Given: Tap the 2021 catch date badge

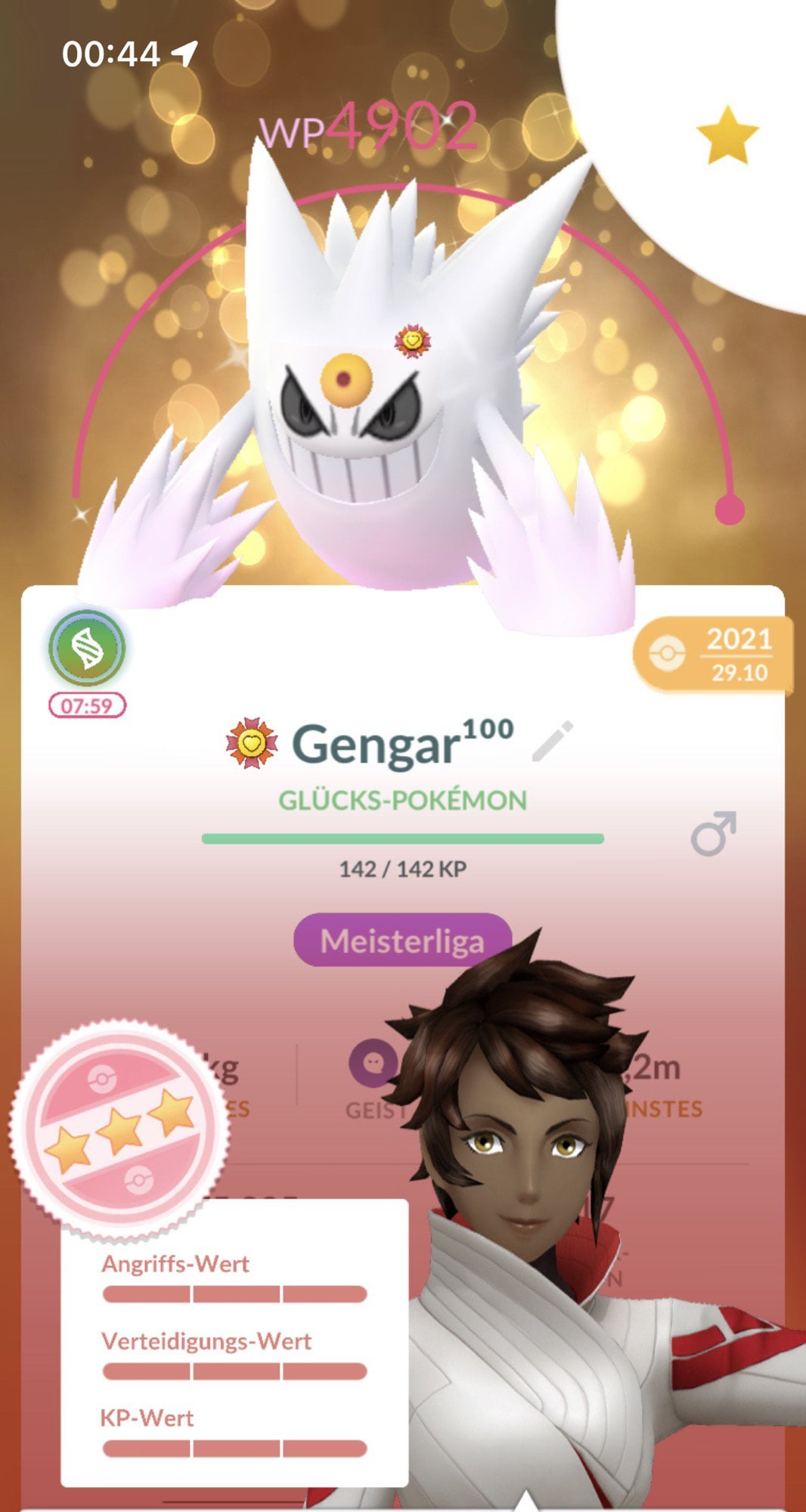Looking at the screenshot, I should [x=712, y=655].
